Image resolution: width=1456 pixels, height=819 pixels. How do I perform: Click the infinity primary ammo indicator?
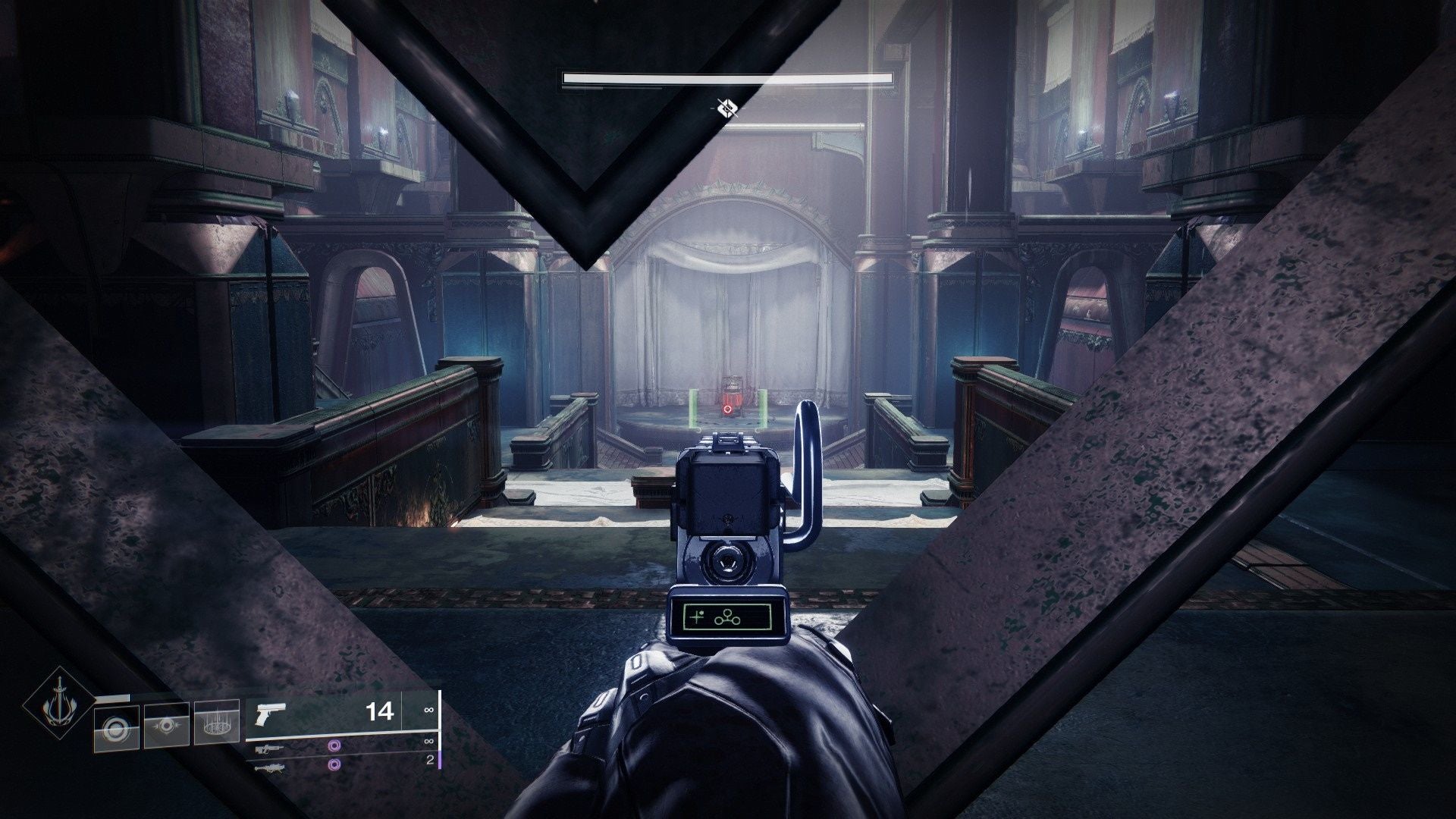(x=428, y=710)
